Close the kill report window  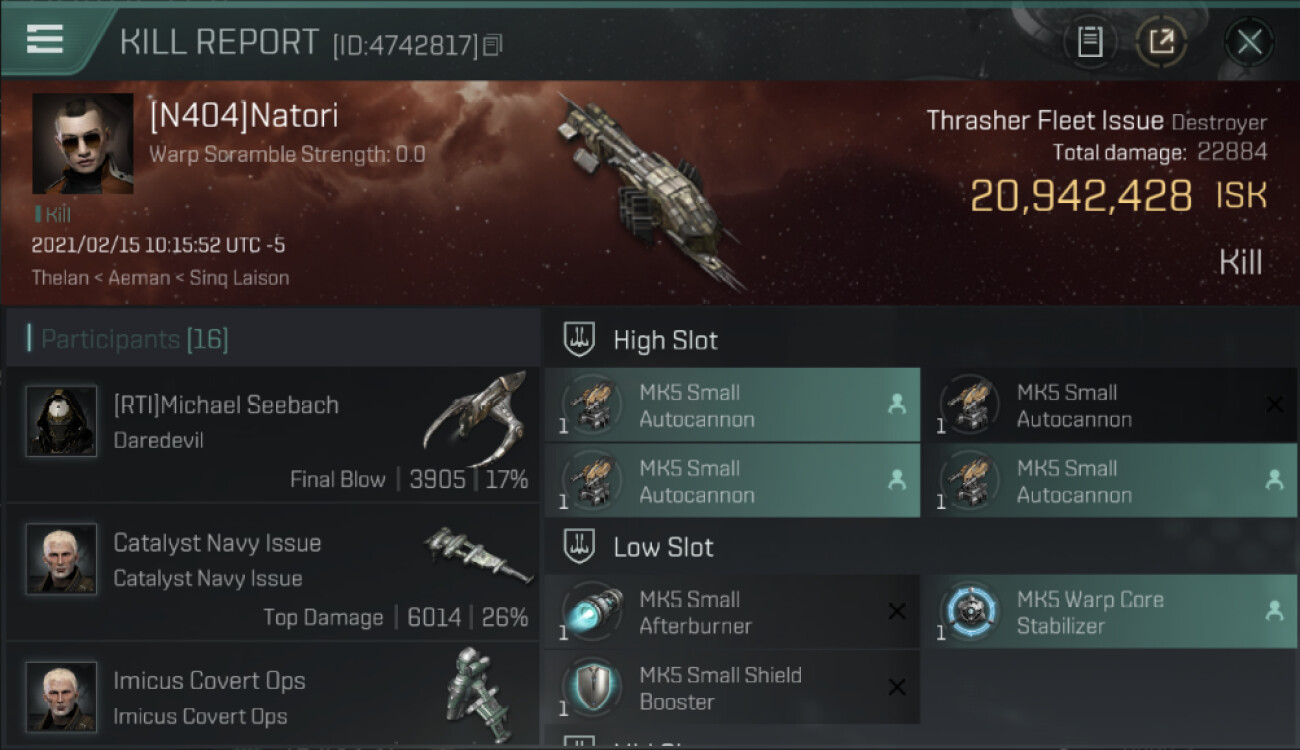[1249, 42]
